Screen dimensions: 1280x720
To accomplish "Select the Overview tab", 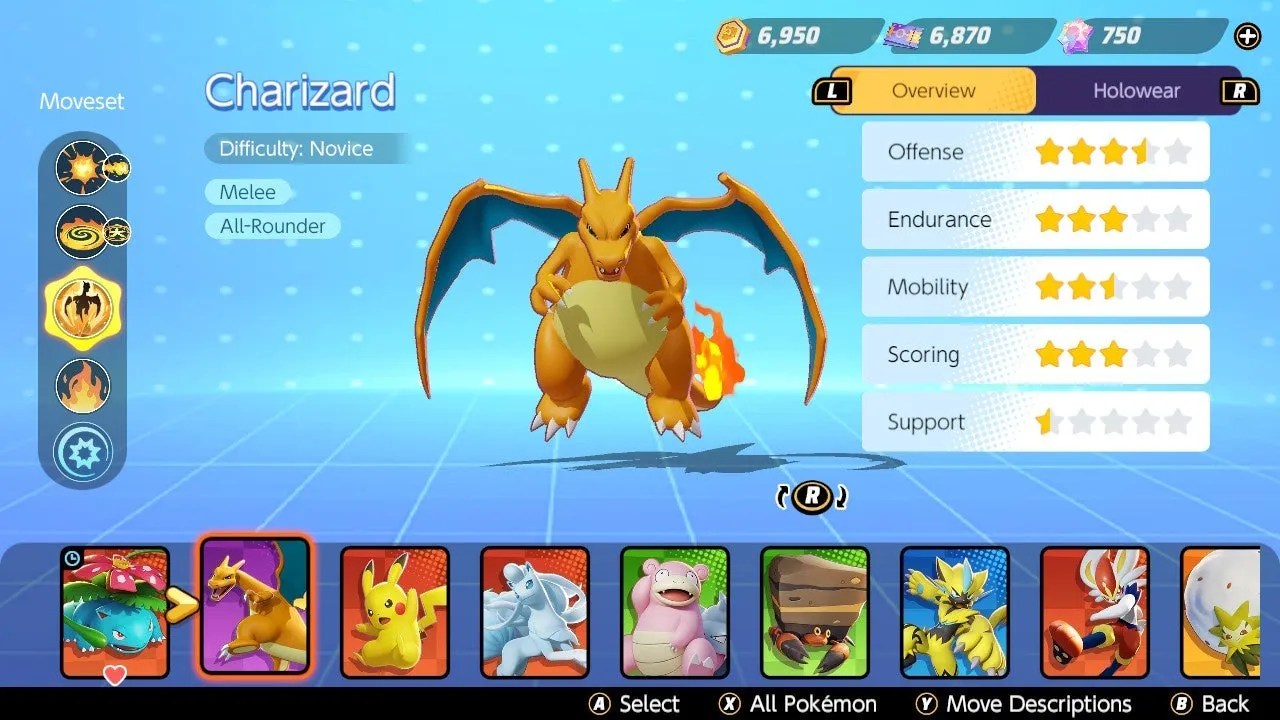I will 932,90.
